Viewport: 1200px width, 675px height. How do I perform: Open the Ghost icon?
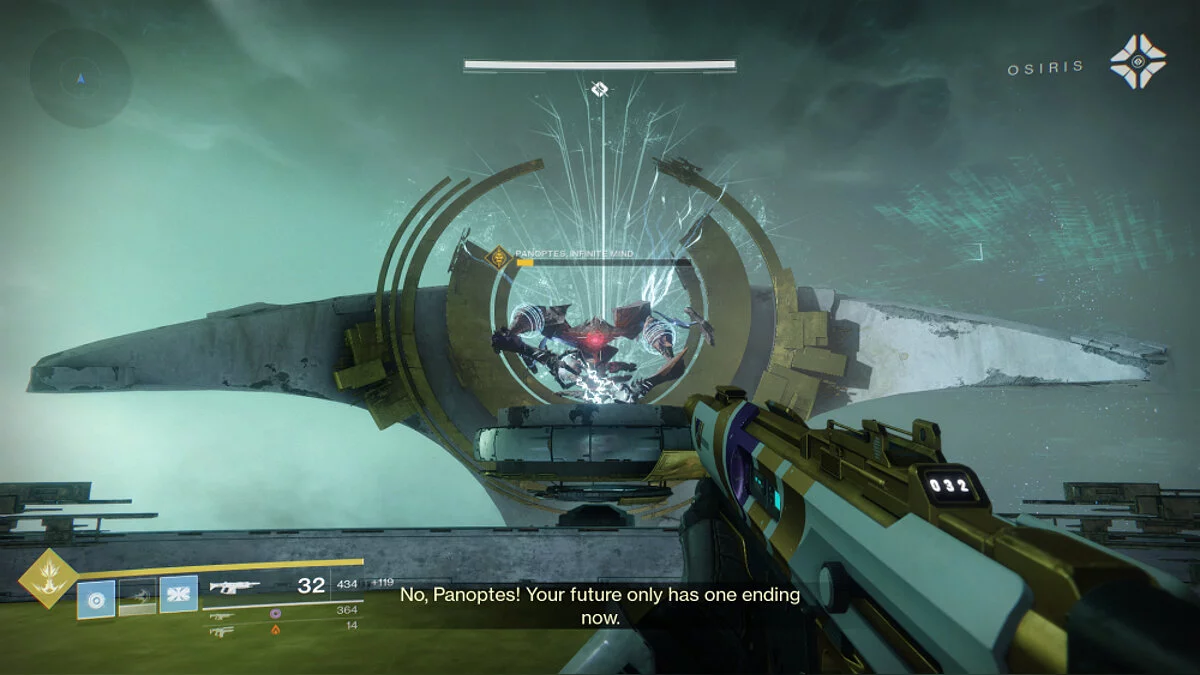(x=1138, y=62)
